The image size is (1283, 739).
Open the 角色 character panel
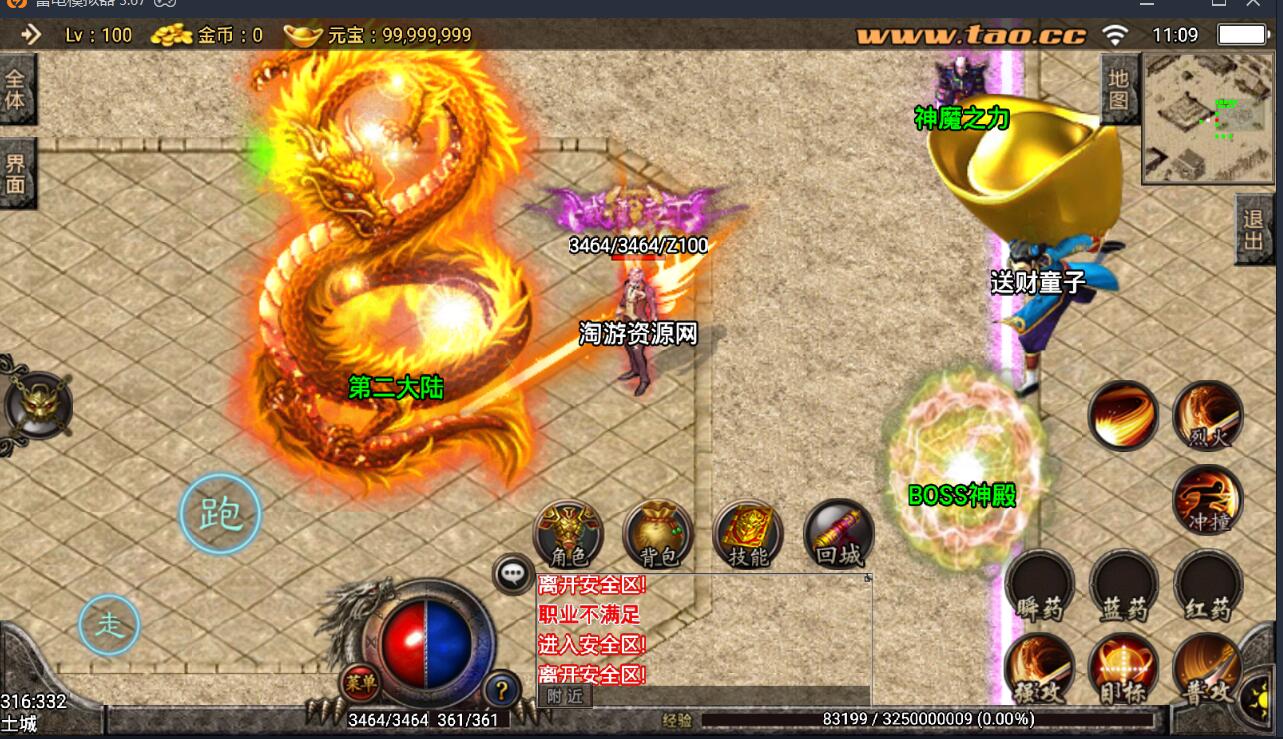point(568,534)
